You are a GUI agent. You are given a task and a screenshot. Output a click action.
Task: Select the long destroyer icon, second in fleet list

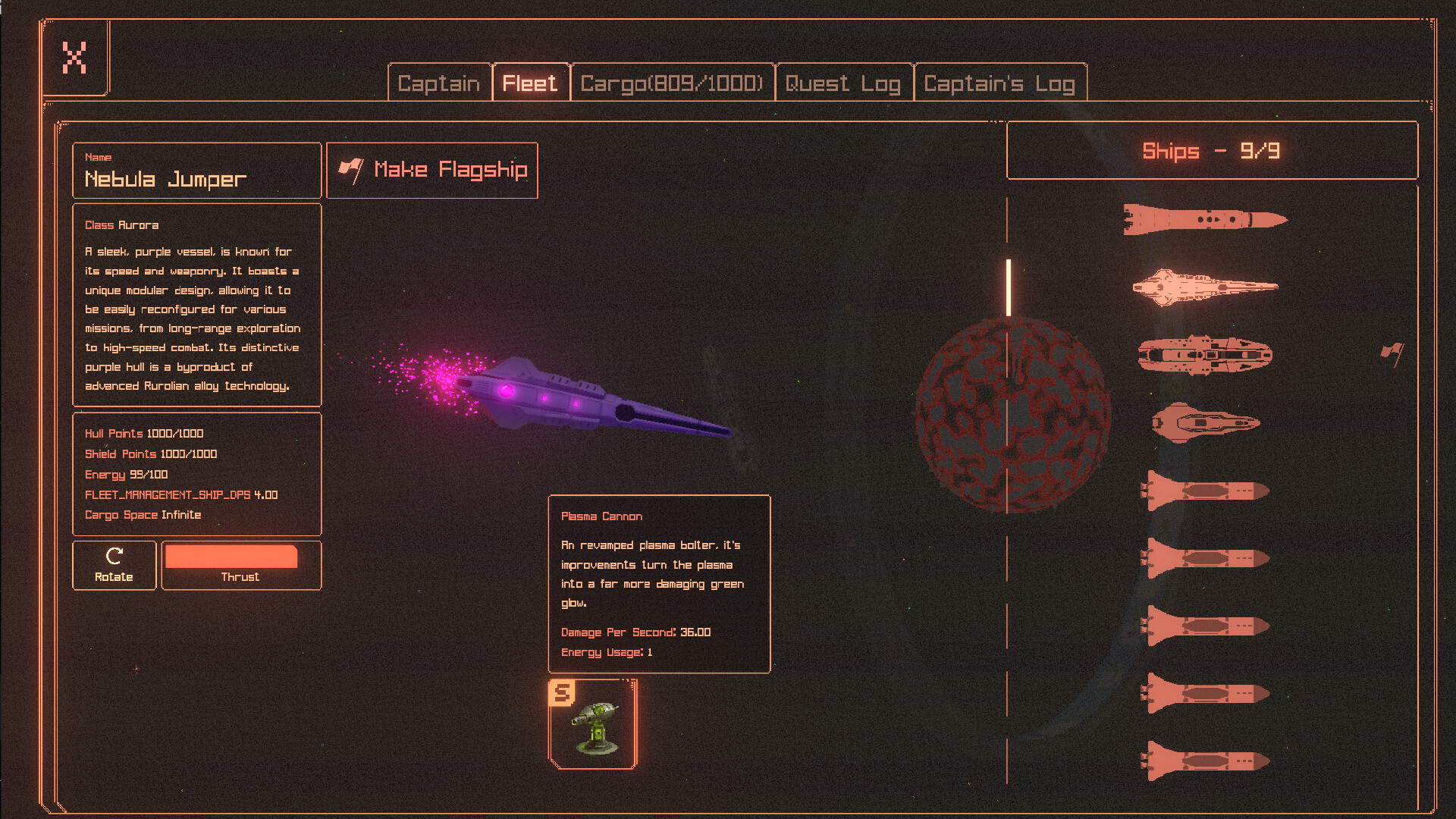point(1206,286)
